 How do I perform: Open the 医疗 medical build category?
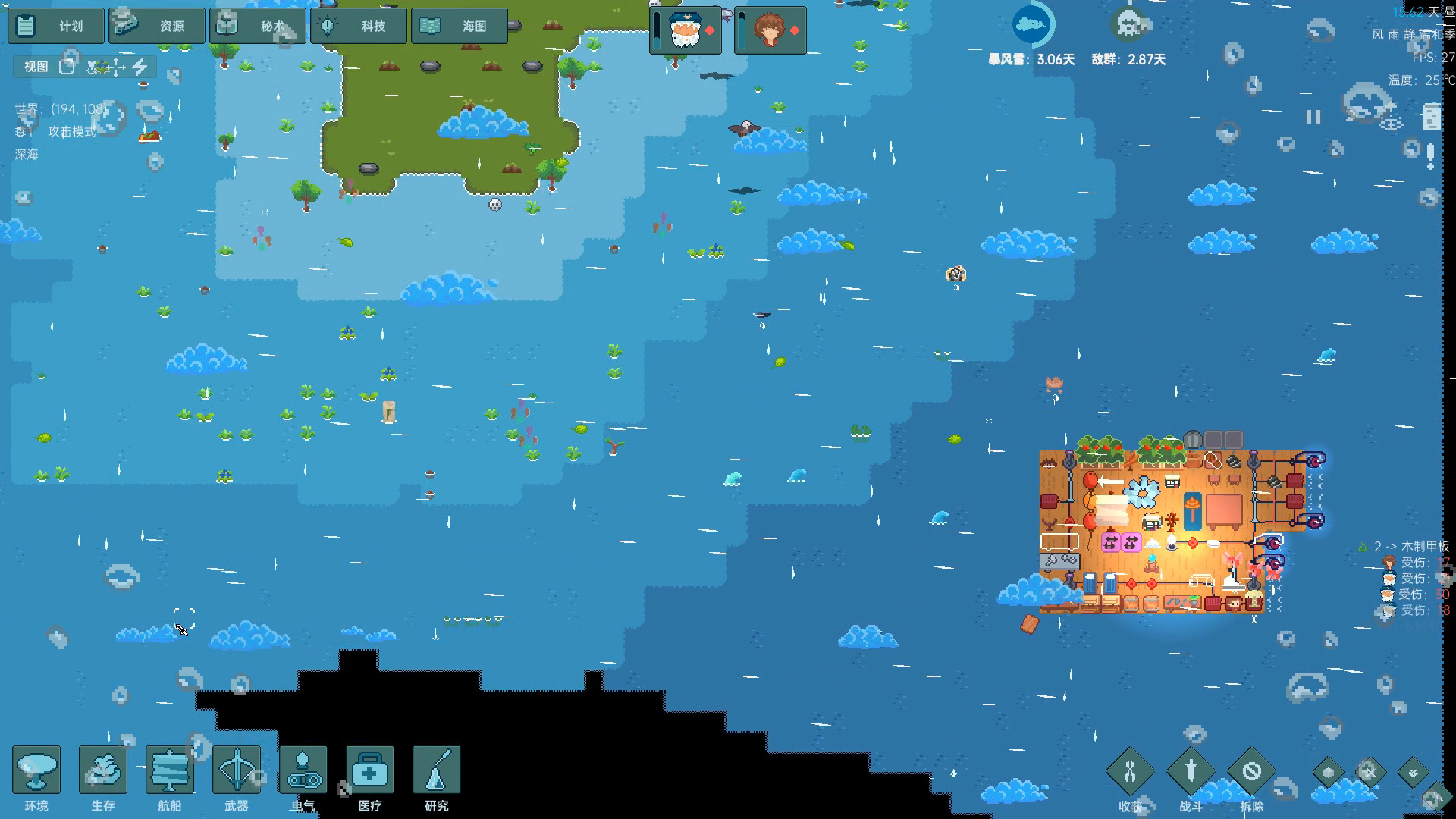coord(369,769)
